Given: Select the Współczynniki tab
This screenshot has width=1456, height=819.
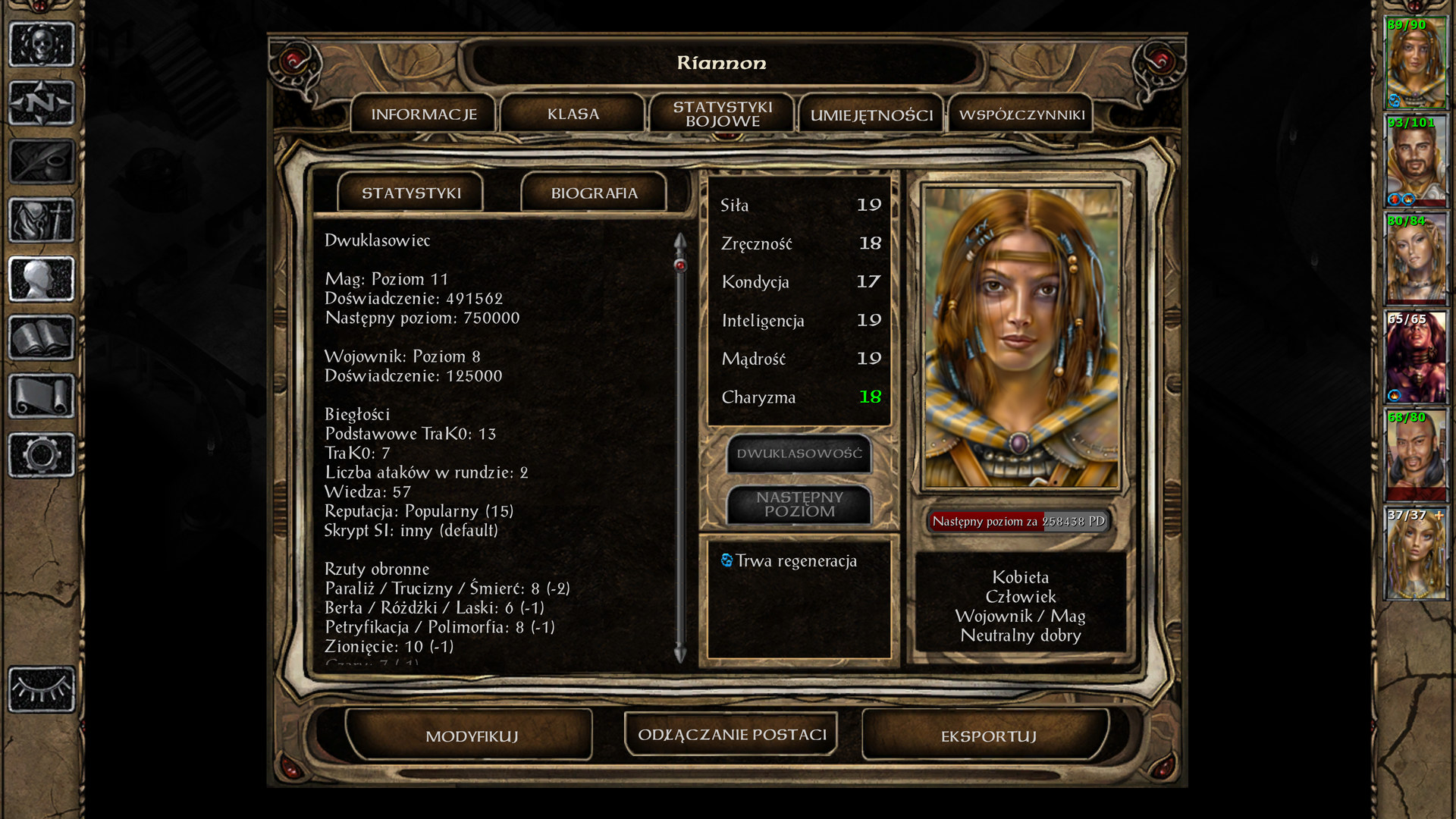Looking at the screenshot, I should pyautogui.click(x=1021, y=115).
